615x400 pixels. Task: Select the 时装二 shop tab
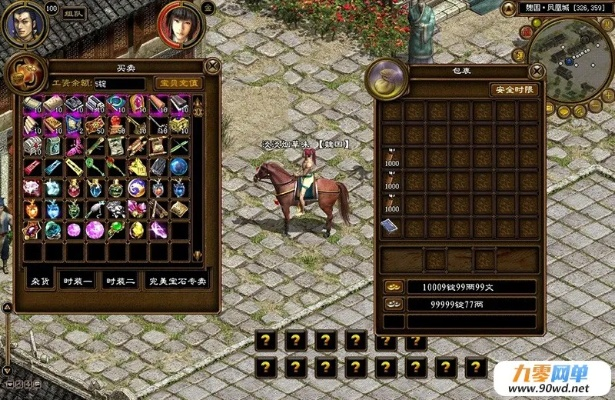tap(121, 282)
